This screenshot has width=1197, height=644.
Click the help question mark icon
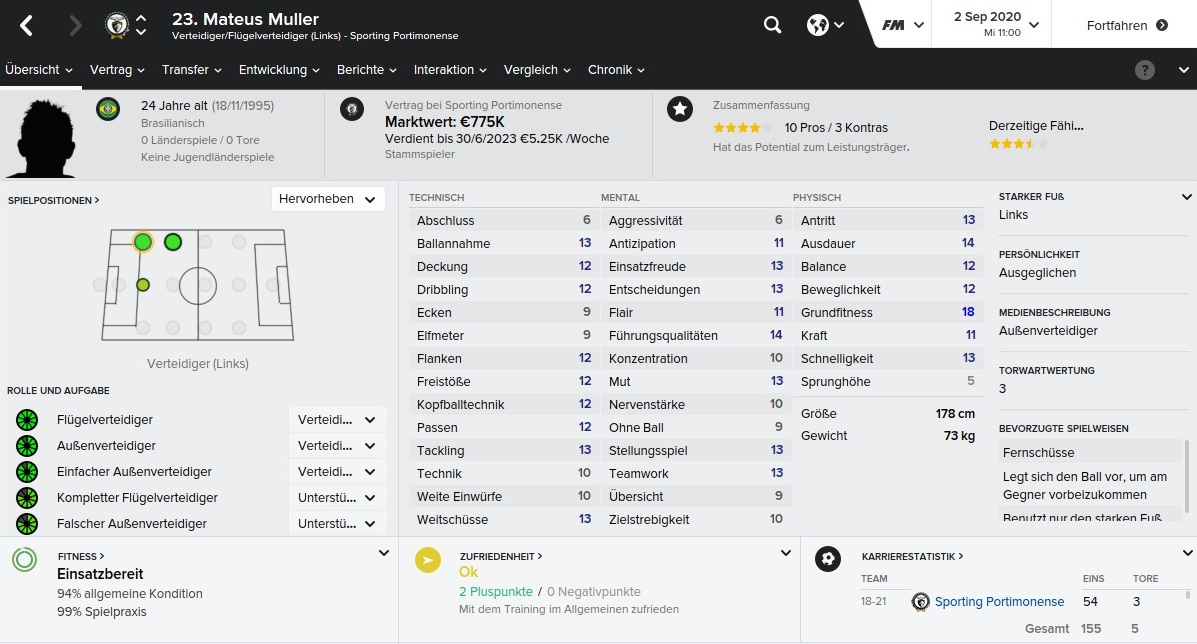click(1145, 70)
